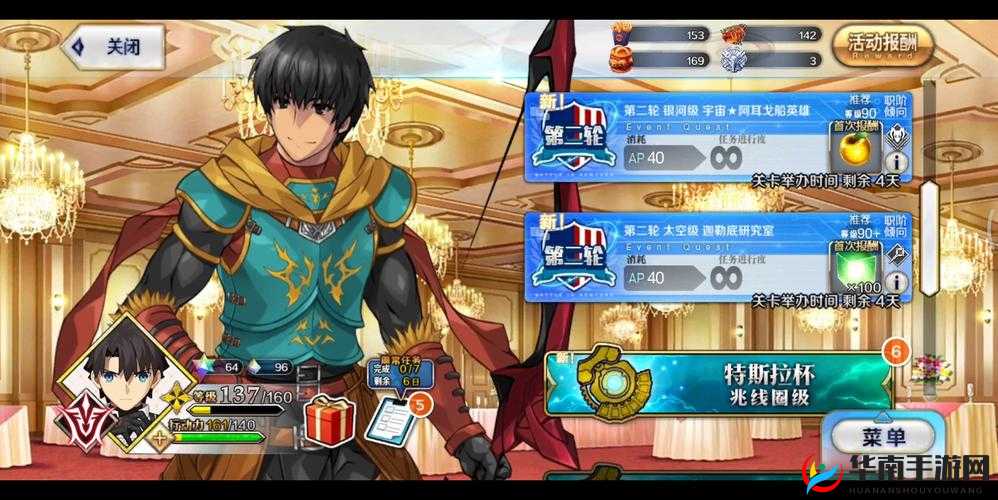The image size is (998, 500).
Task: Open the 特斯拉杯 兆线圈级 banner
Action: [x=718, y=383]
